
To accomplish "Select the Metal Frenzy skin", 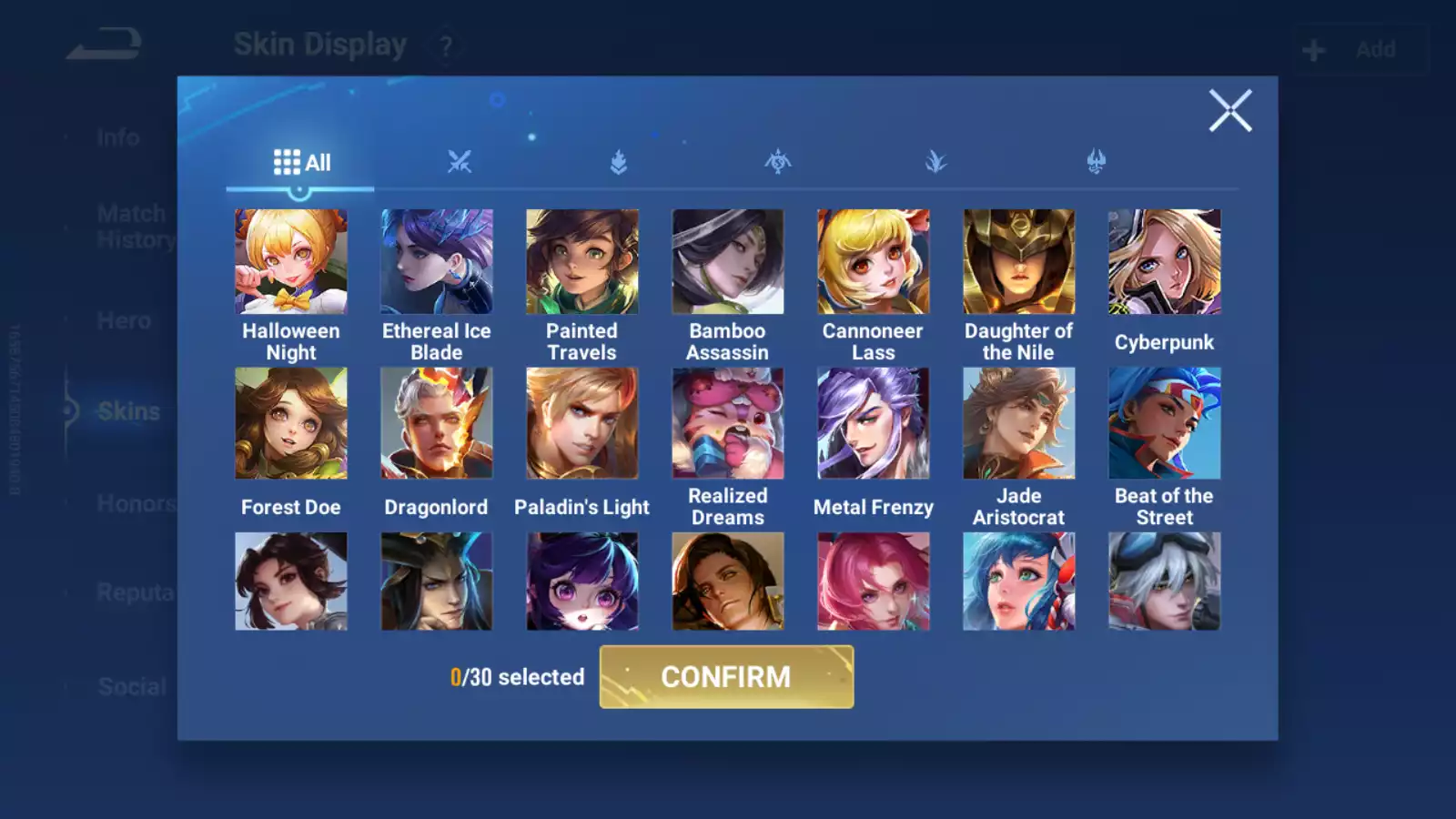I will click(x=873, y=422).
